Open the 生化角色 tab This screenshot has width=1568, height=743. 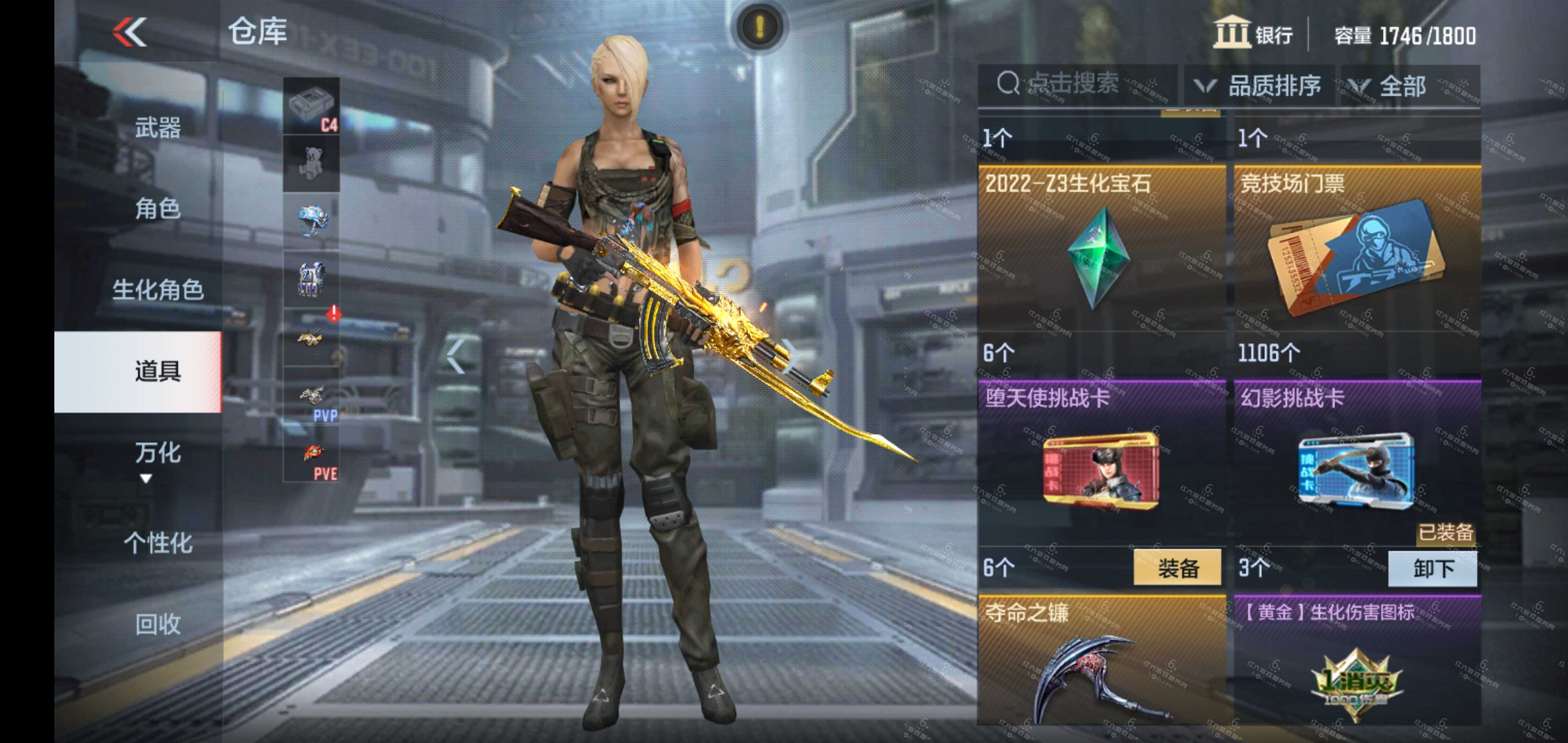pos(157,290)
